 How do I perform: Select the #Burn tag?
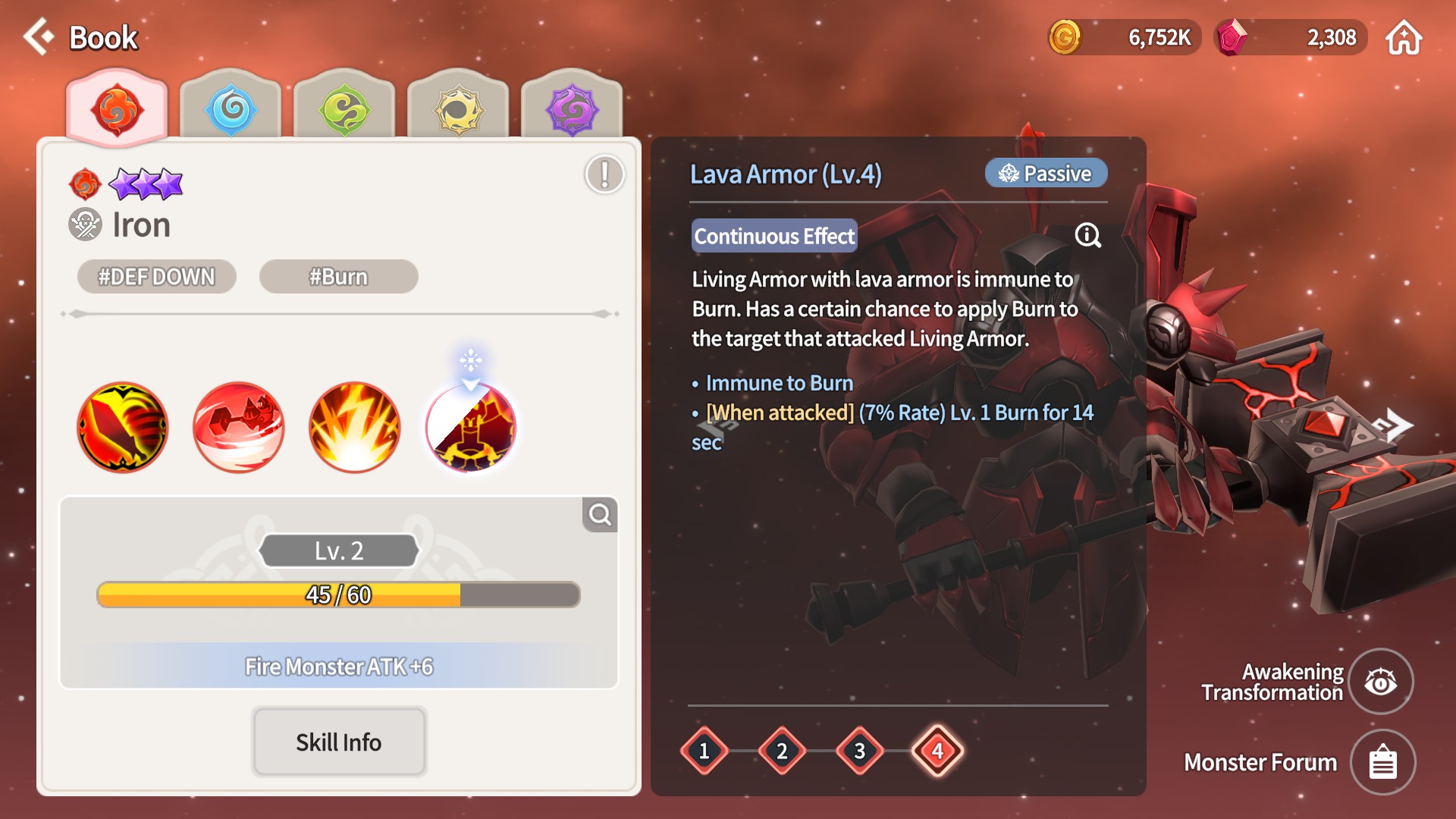click(x=338, y=277)
